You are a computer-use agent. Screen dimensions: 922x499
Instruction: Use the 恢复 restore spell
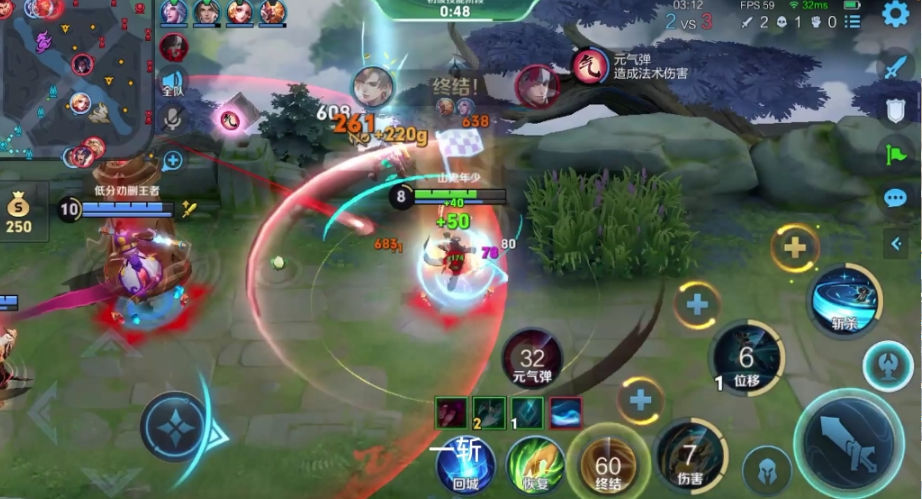point(535,464)
